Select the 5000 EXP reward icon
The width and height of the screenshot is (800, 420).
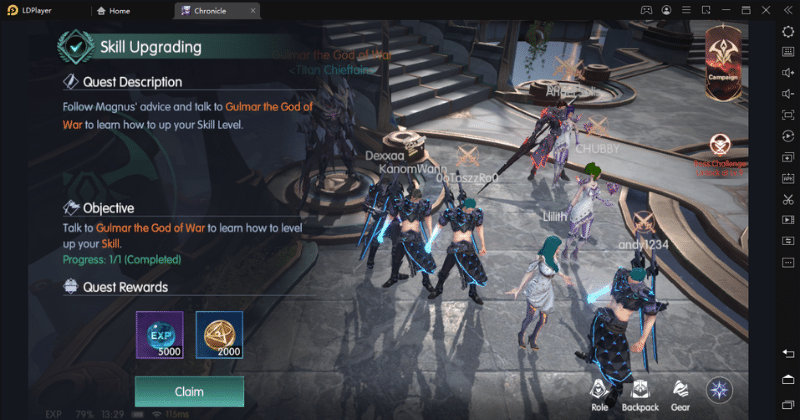coord(159,335)
